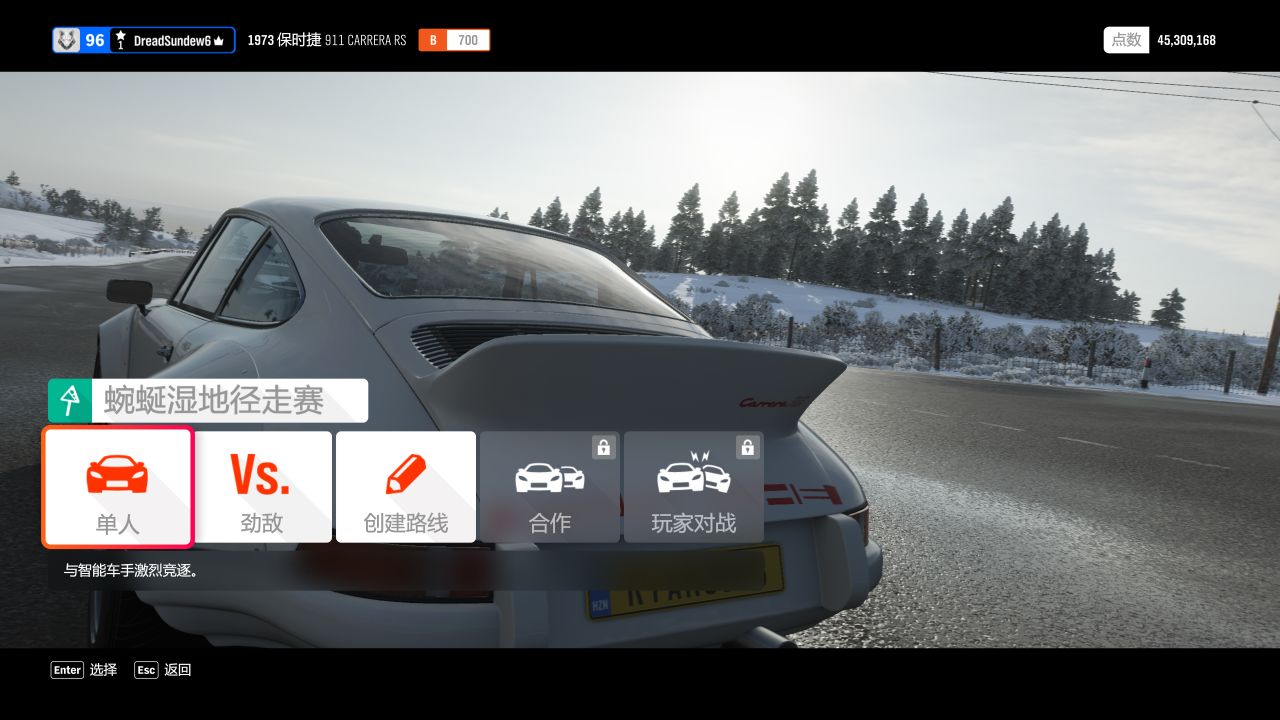This screenshot has width=1280, height=720.
Task: Open the DreadSundew6 player profile badge
Action: click(x=144, y=40)
